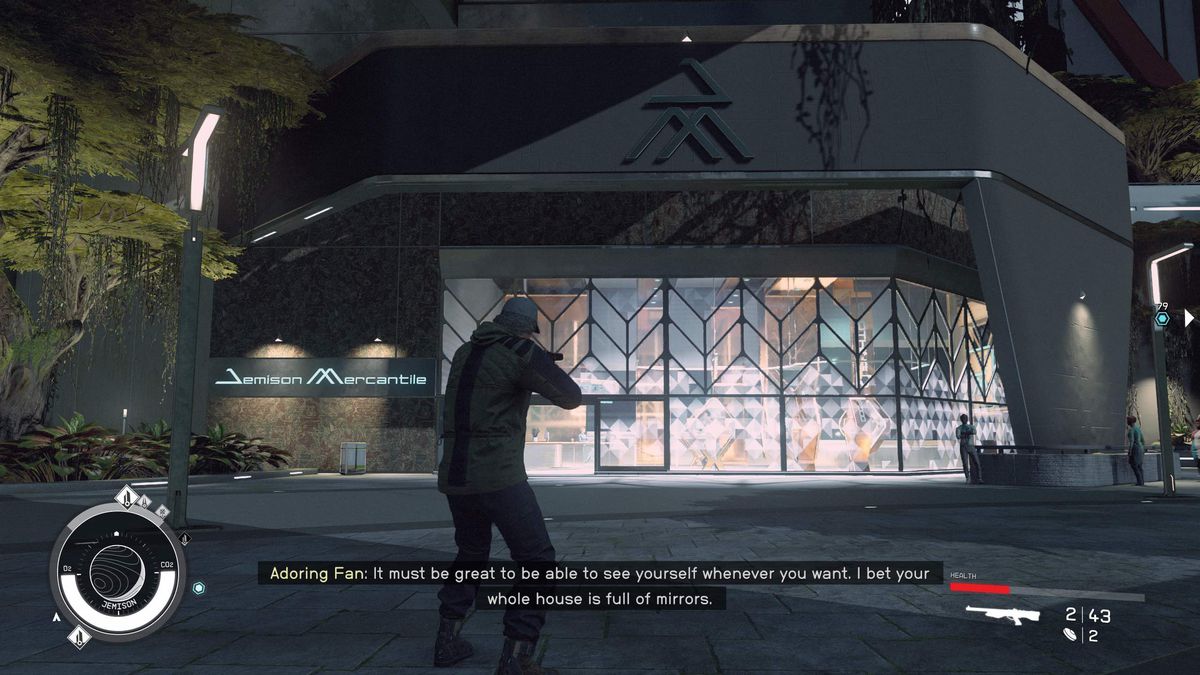Click the large diamond marker atop the compass

[x=127, y=497]
